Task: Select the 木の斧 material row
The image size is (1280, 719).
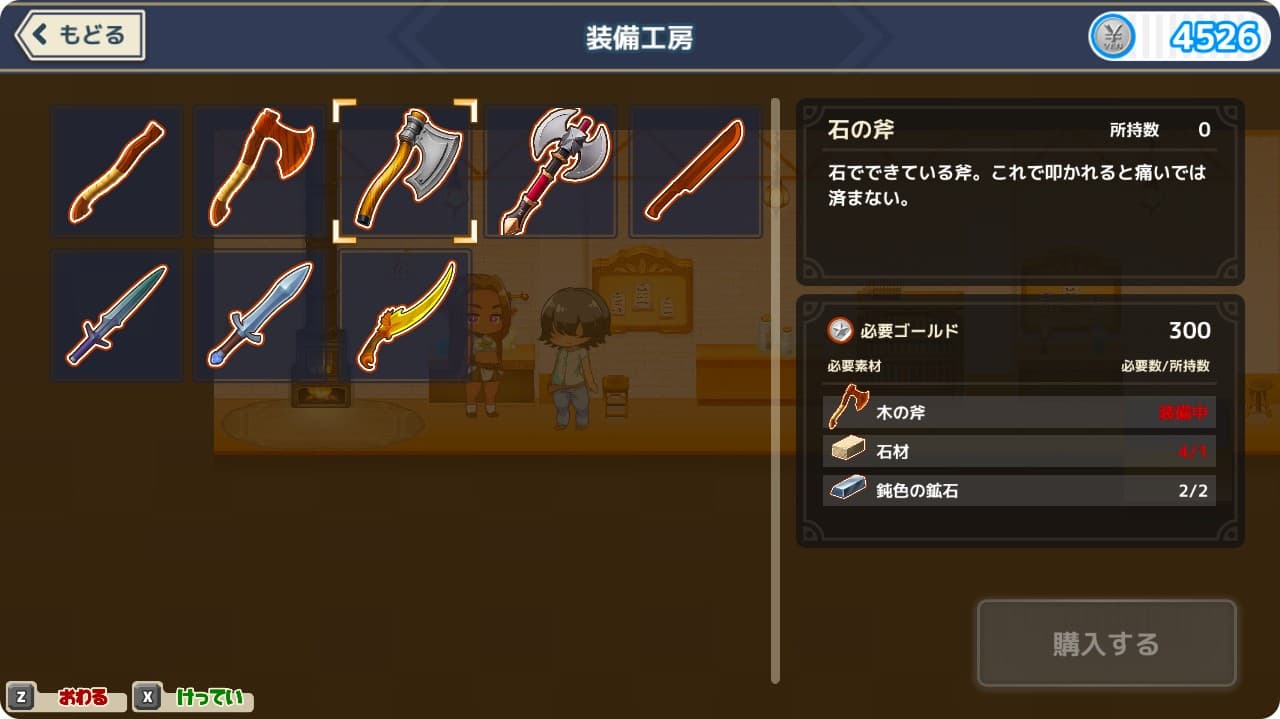Action: [1019, 412]
